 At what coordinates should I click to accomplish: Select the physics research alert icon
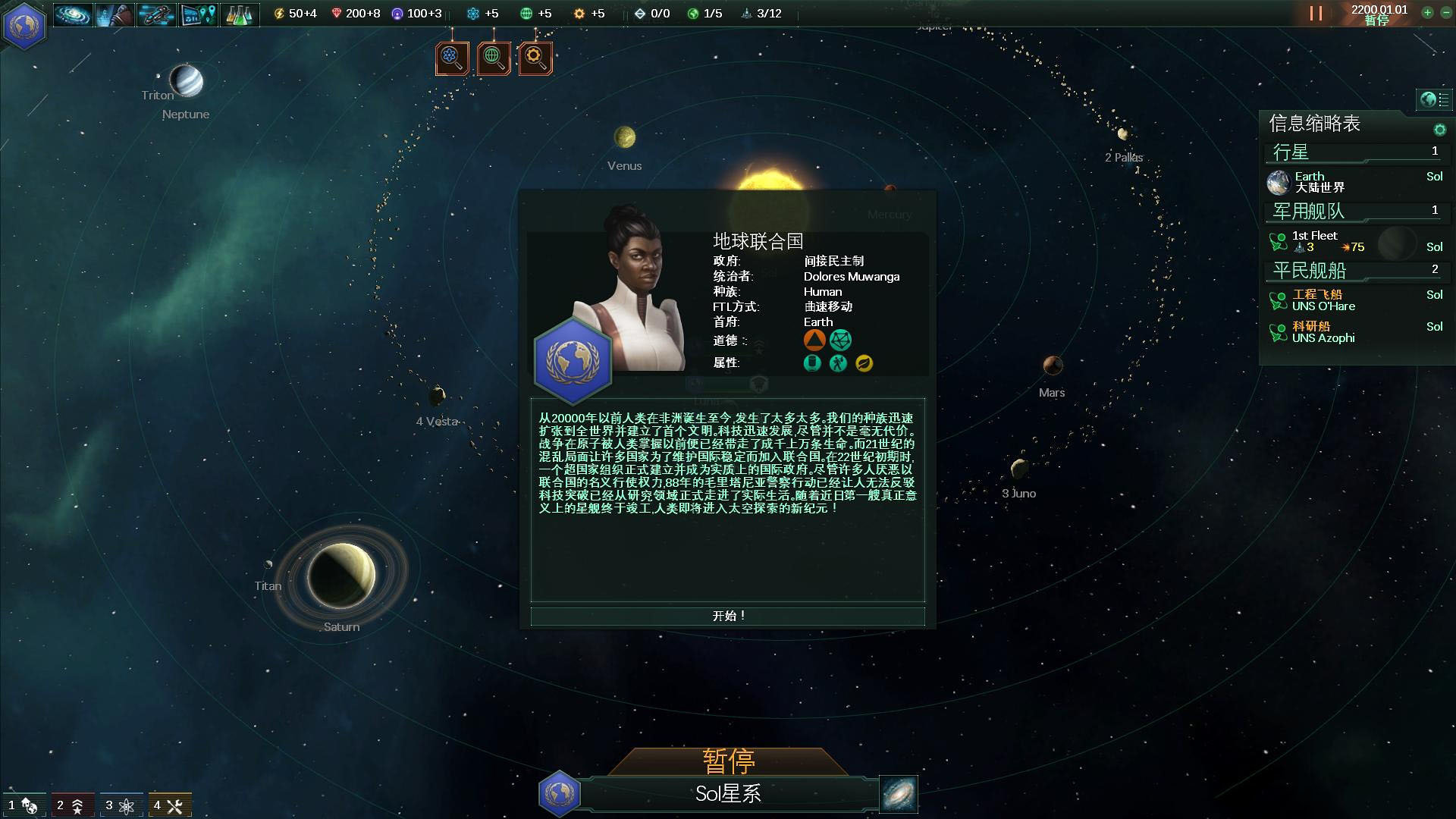click(452, 58)
